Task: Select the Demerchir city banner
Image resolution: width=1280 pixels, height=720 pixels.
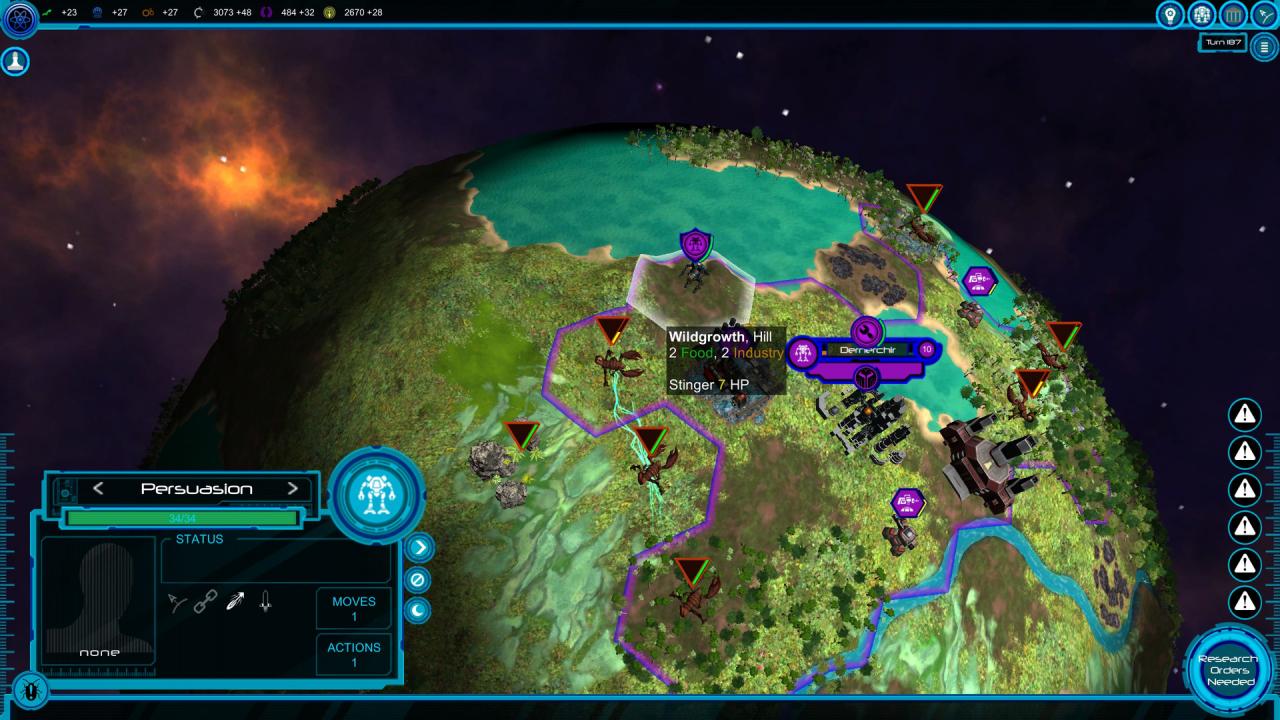Action: coord(861,350)
